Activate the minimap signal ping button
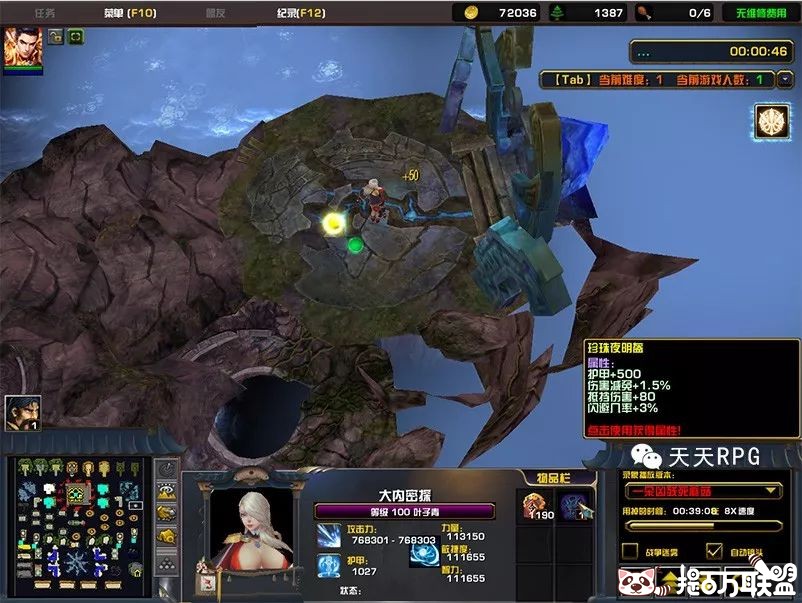This screenshot has height=603, width=802. (x=168, y=469)
